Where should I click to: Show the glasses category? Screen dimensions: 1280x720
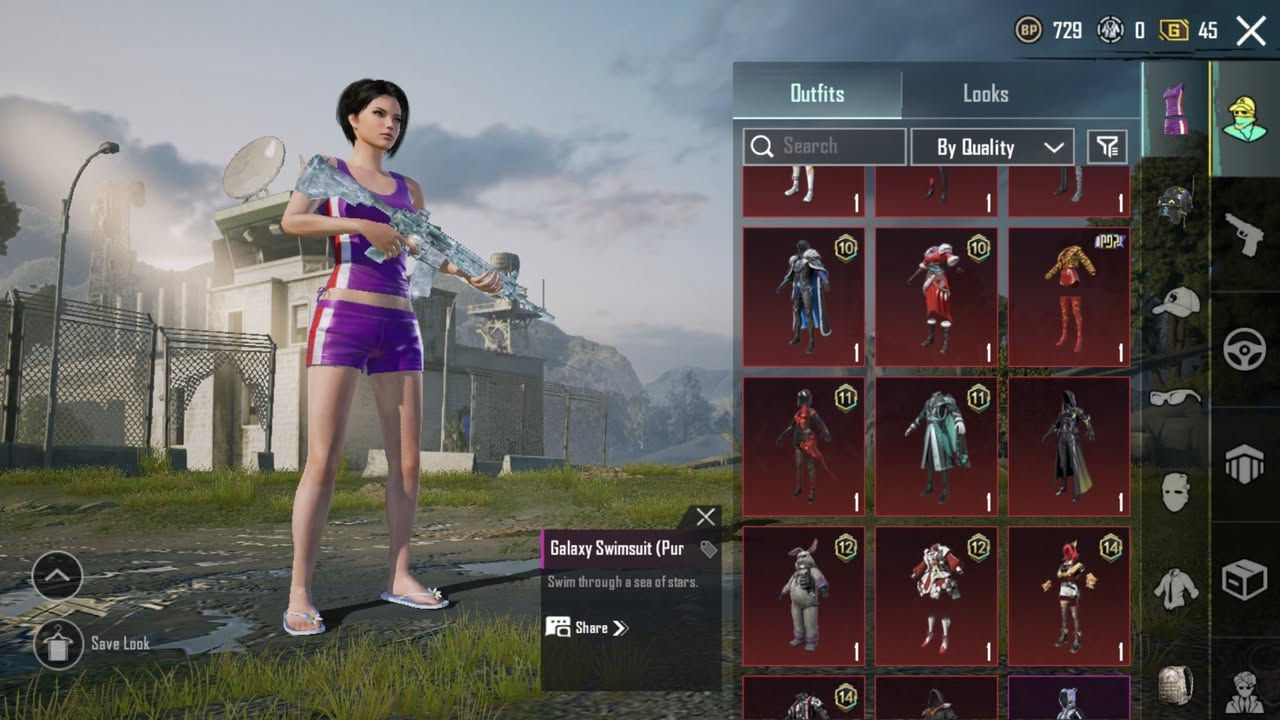1175,397
